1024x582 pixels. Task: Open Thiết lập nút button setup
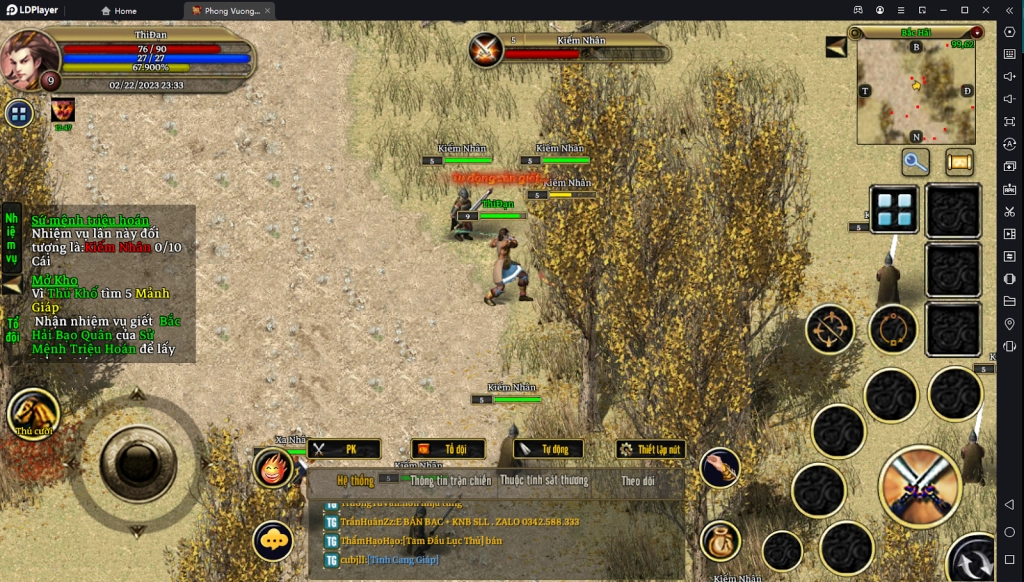pos(651,450)
